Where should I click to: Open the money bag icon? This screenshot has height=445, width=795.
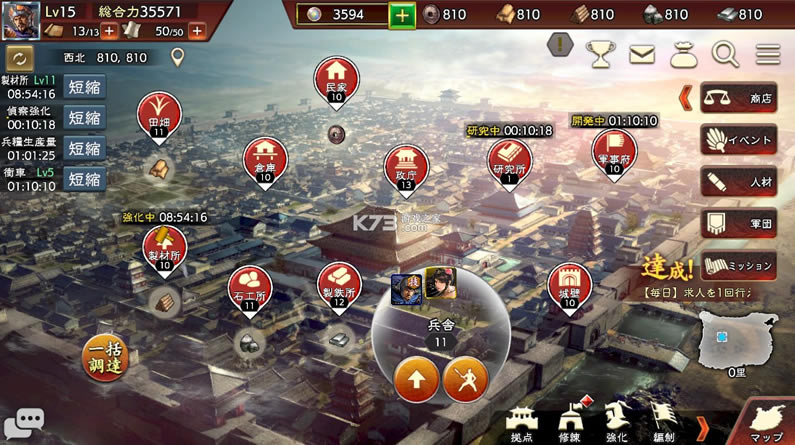[681, 54]
